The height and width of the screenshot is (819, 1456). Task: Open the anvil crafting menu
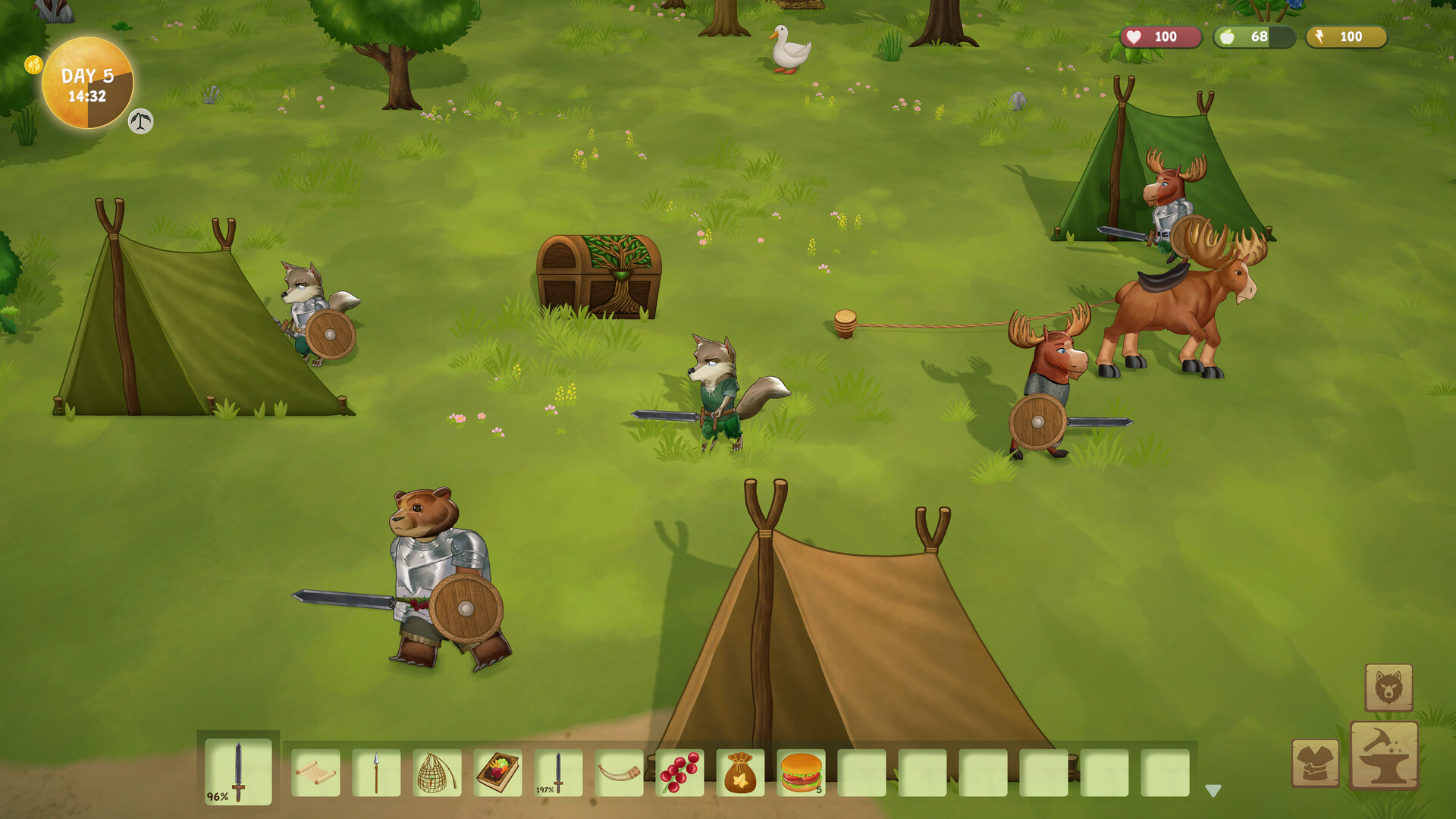1384,755
